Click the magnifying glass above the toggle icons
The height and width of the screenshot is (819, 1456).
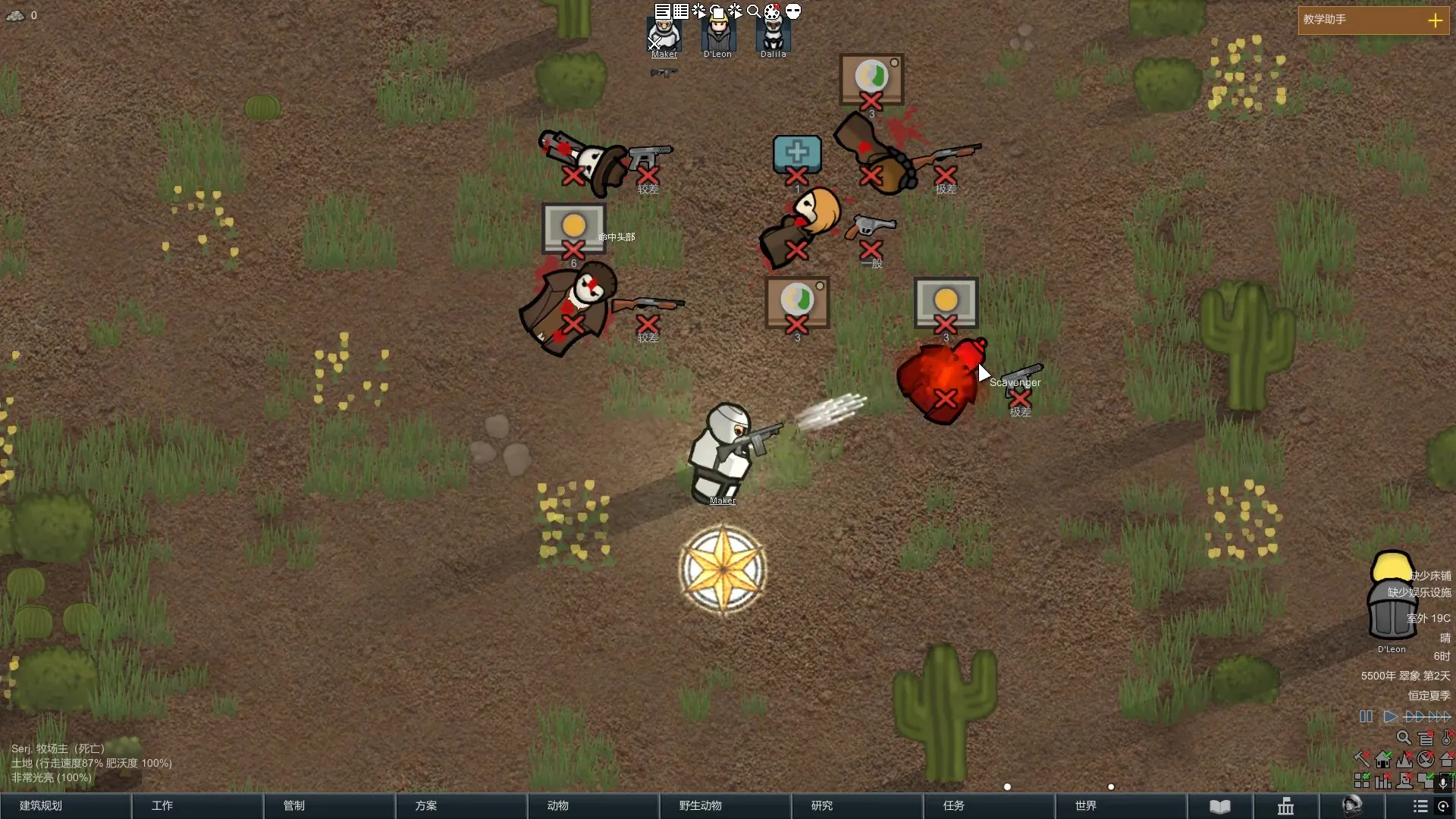(1404, 737)
